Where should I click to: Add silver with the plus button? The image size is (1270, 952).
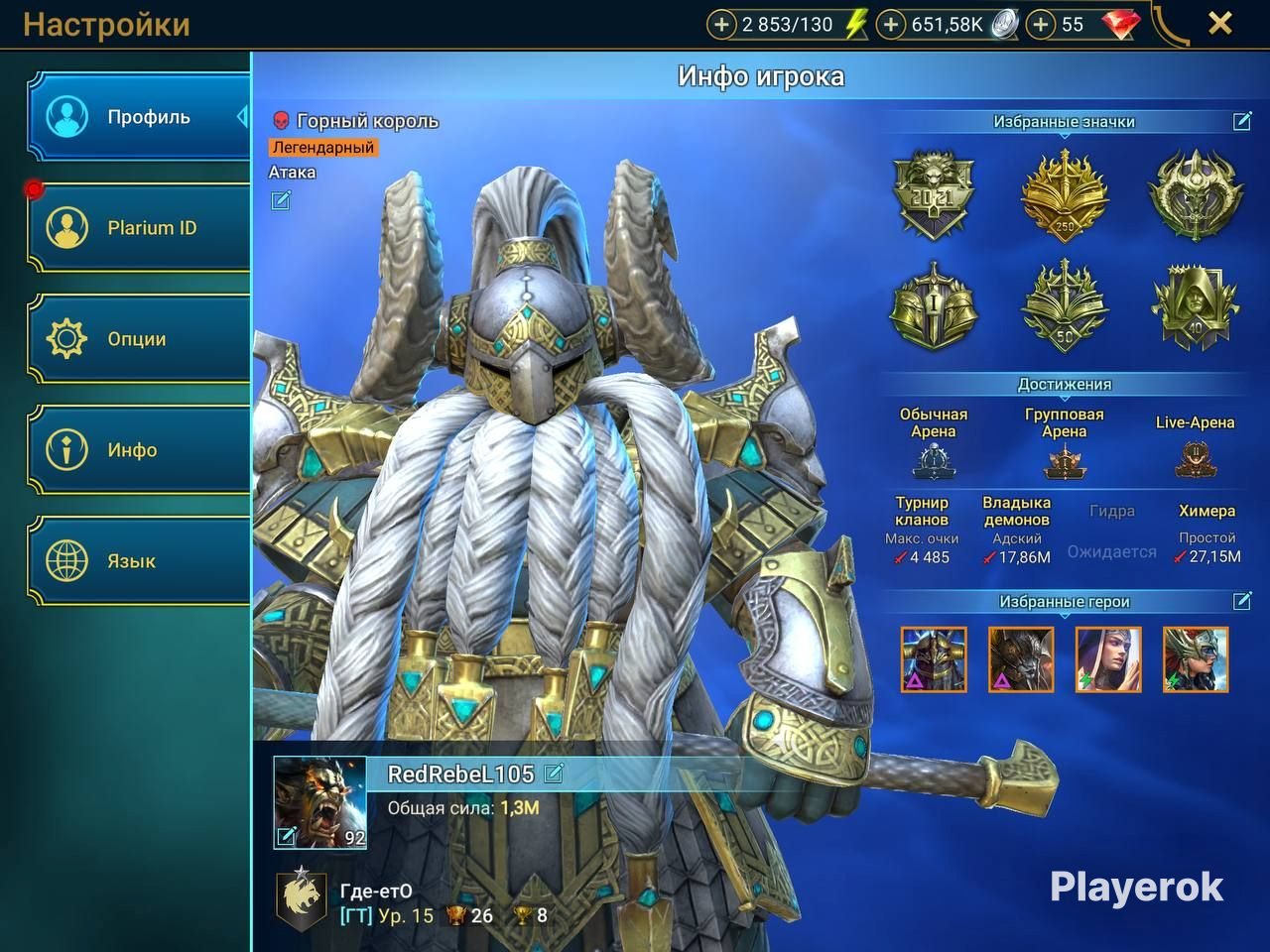click(x=891, y=25)
